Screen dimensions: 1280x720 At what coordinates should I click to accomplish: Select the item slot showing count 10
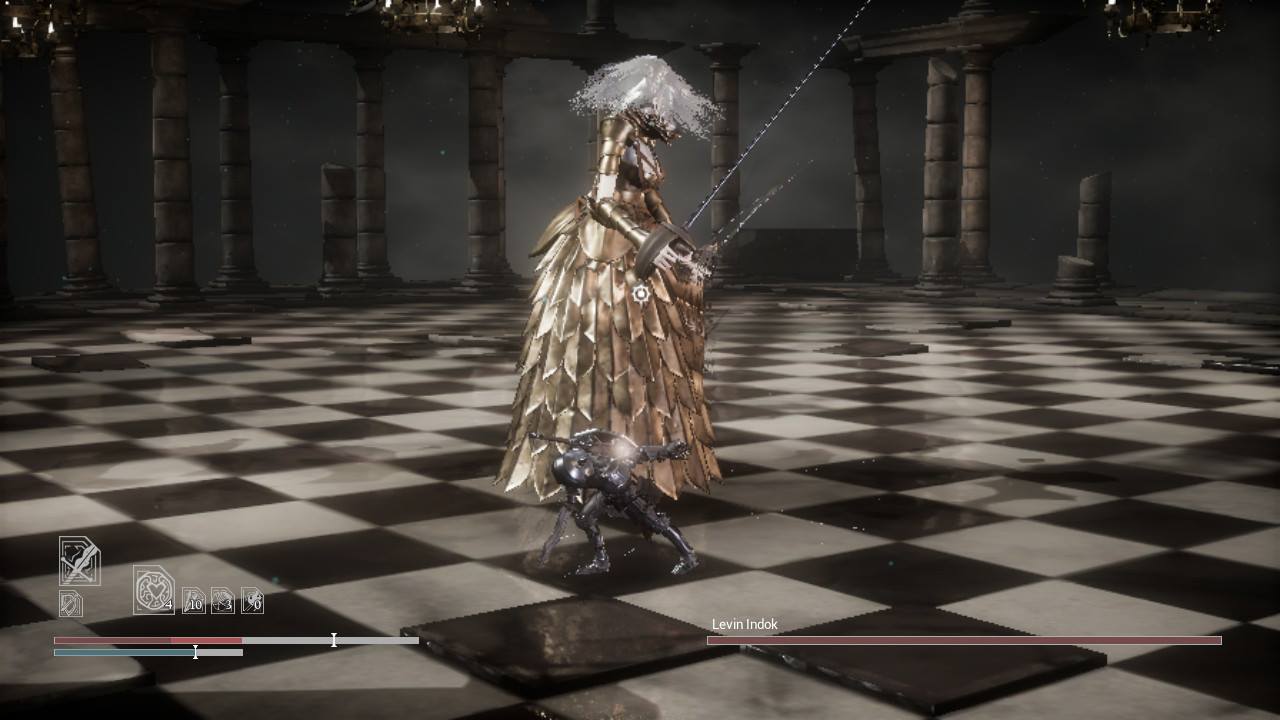(x=193, y=599)
